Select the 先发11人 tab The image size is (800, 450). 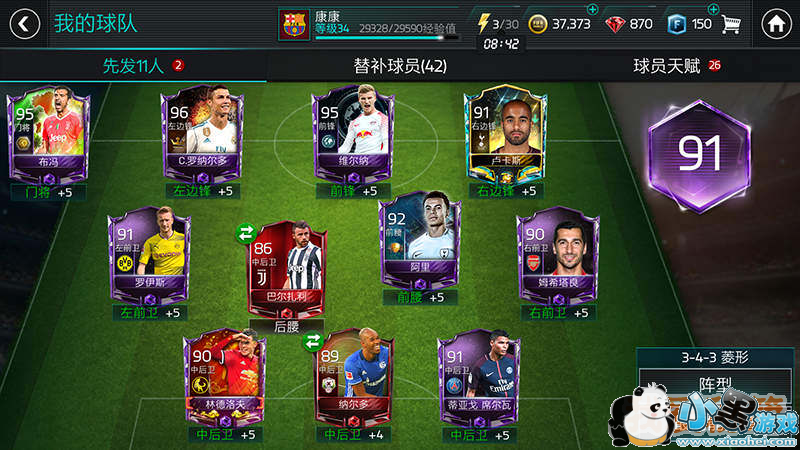click(x=133, y=67)
